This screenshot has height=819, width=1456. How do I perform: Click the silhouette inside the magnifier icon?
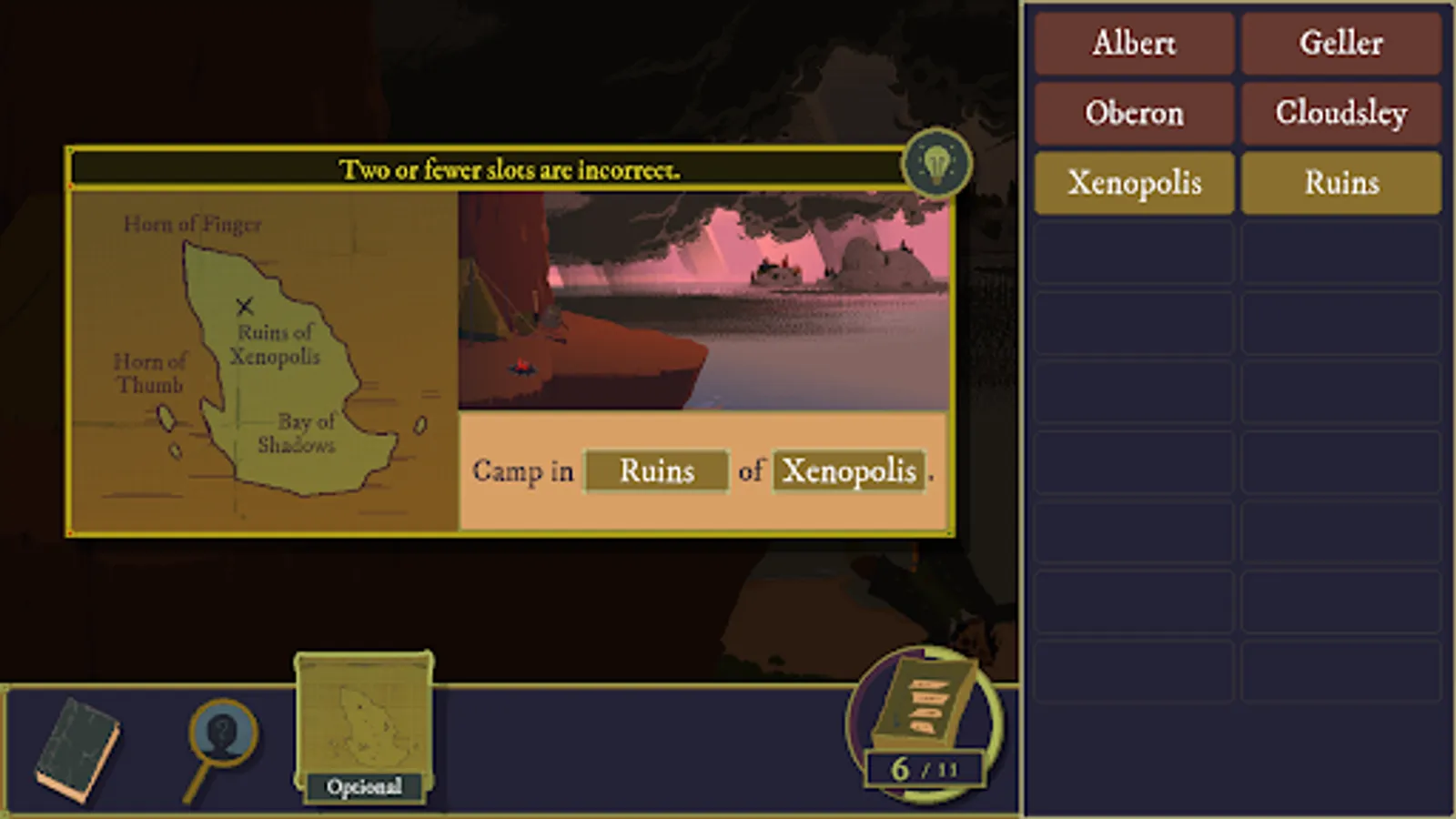[221, 733]
